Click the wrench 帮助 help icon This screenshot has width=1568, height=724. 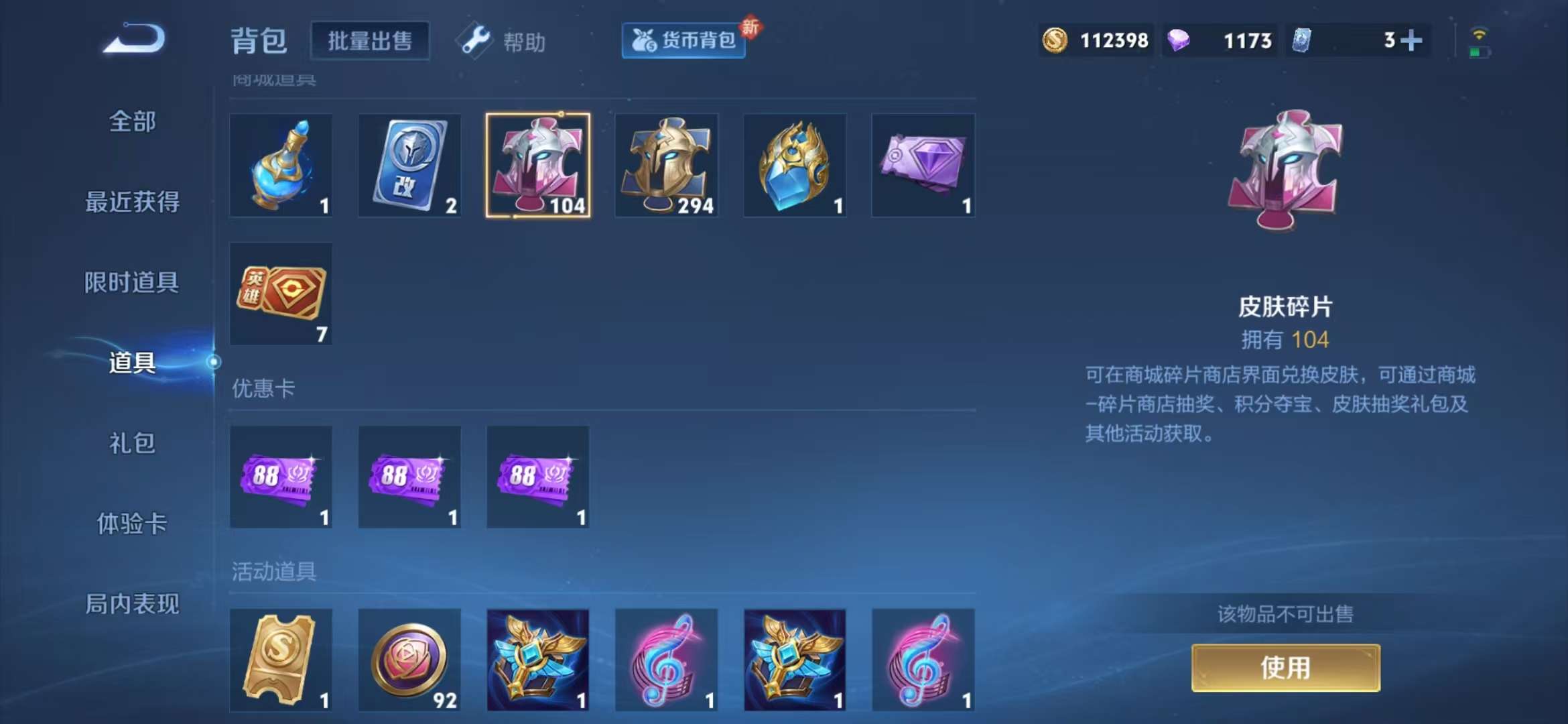[x=474, y=42]
